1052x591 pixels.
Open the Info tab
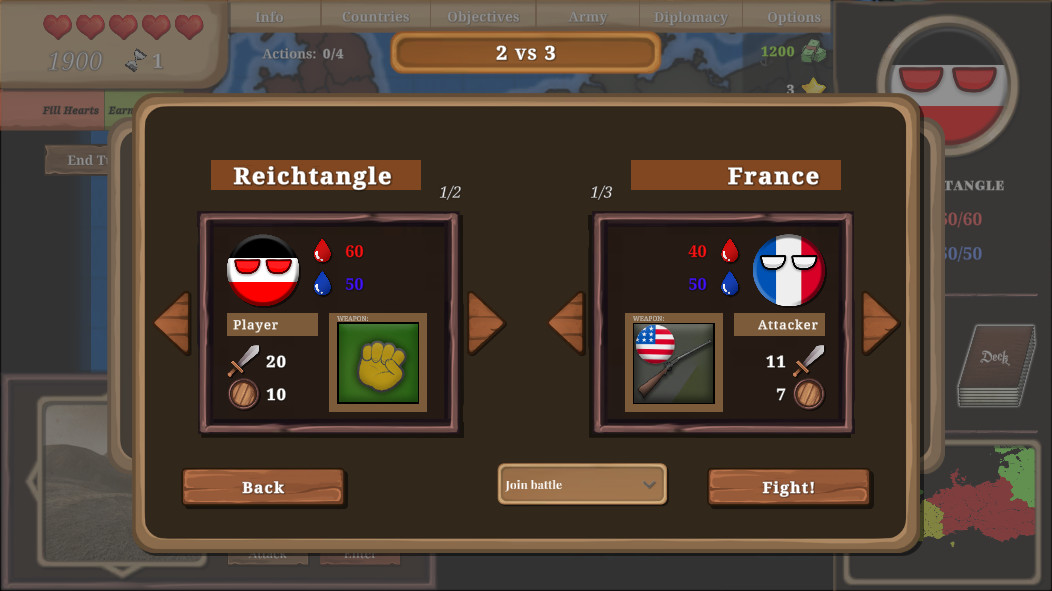(x=269, y=16)
